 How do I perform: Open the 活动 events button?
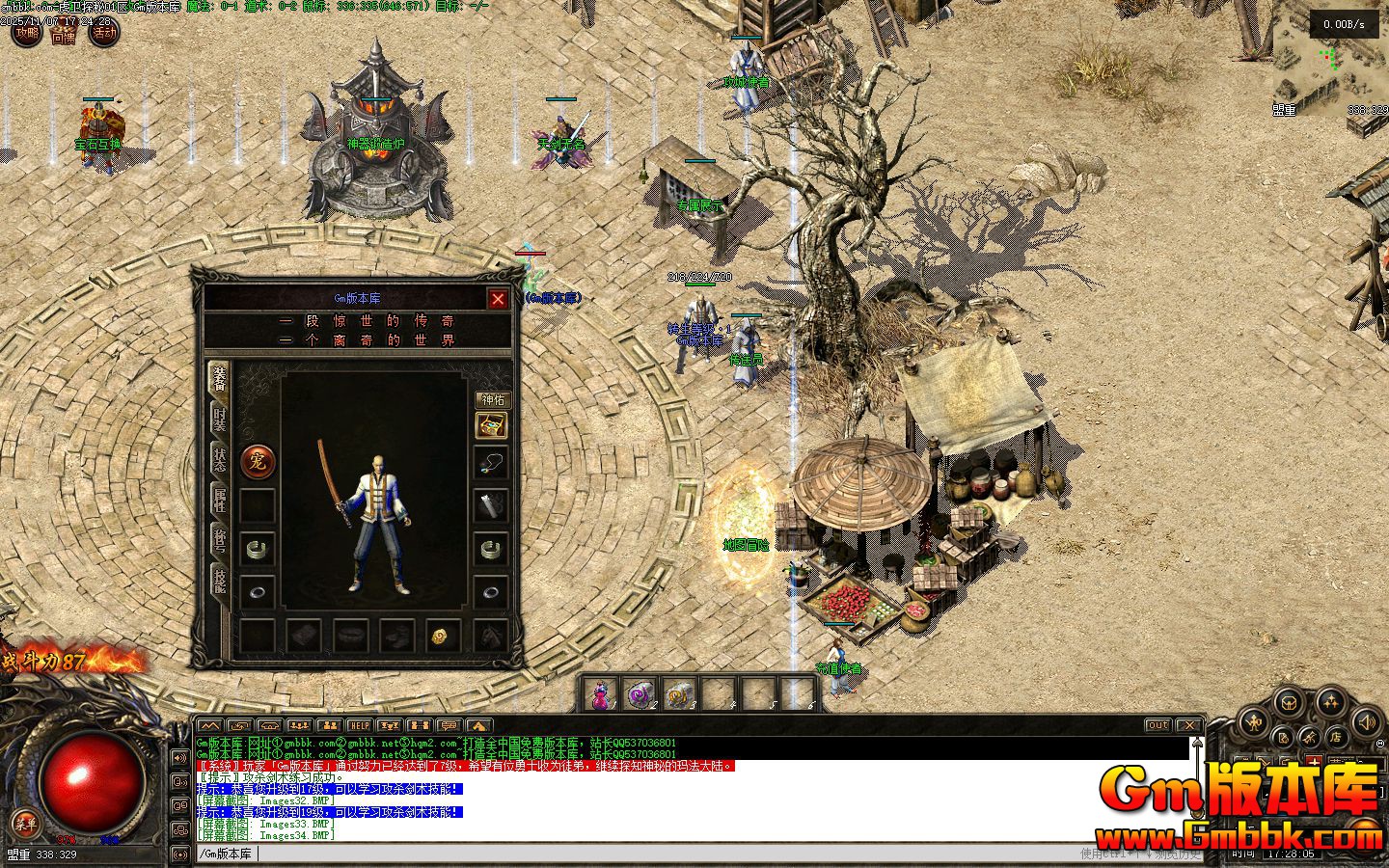(x=104, y=33)
